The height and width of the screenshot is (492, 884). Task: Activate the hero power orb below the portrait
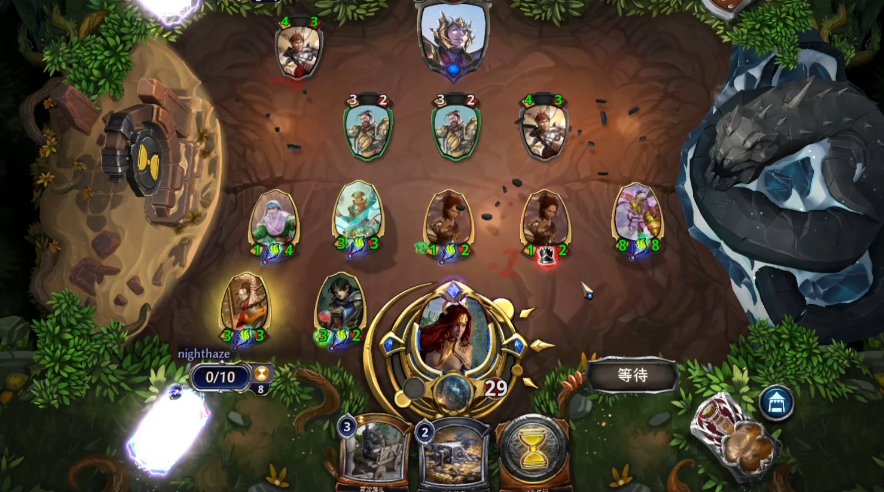pos(453,392)
